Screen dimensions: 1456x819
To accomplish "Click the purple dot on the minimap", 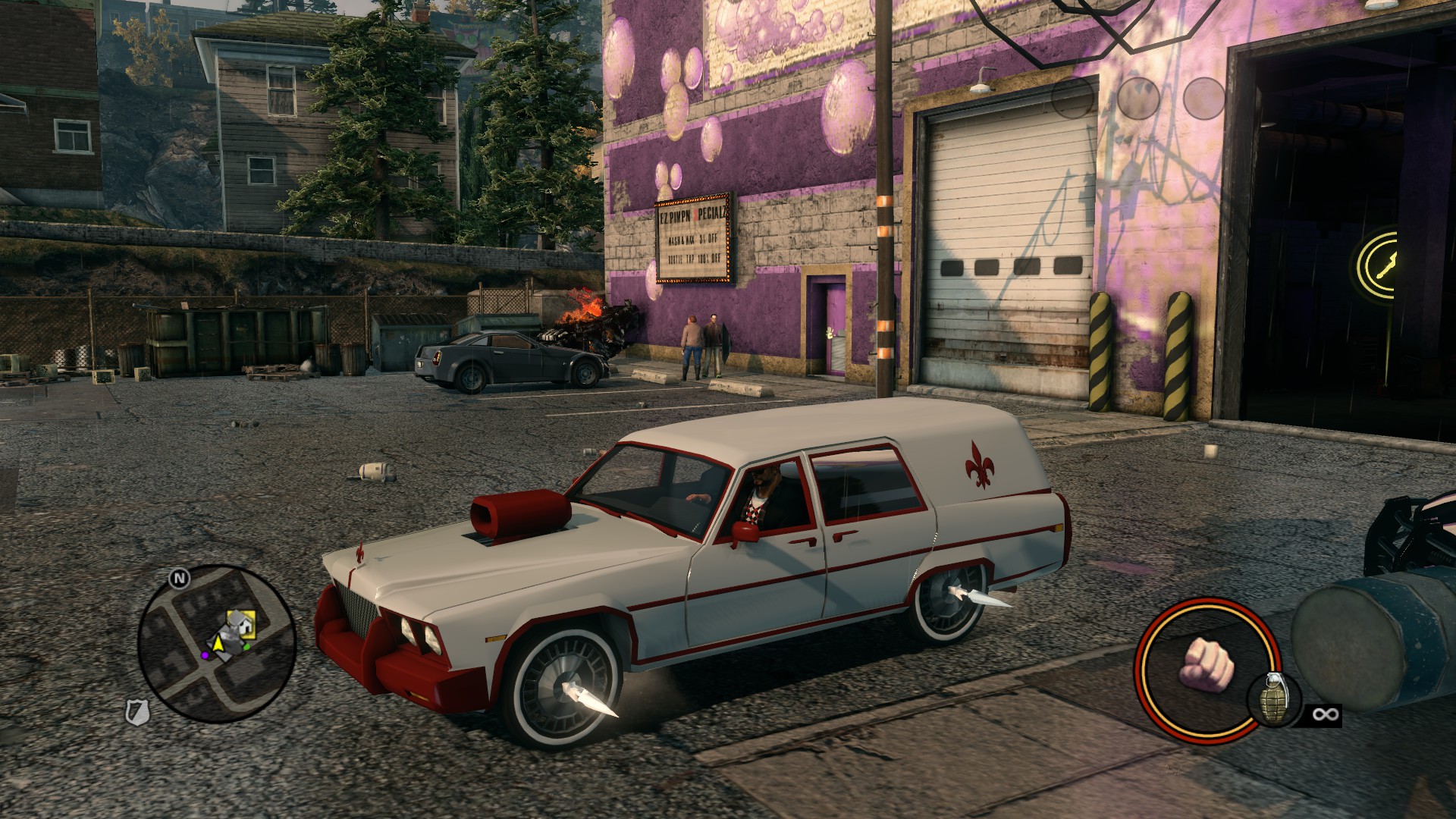I will tap(205, 655).
